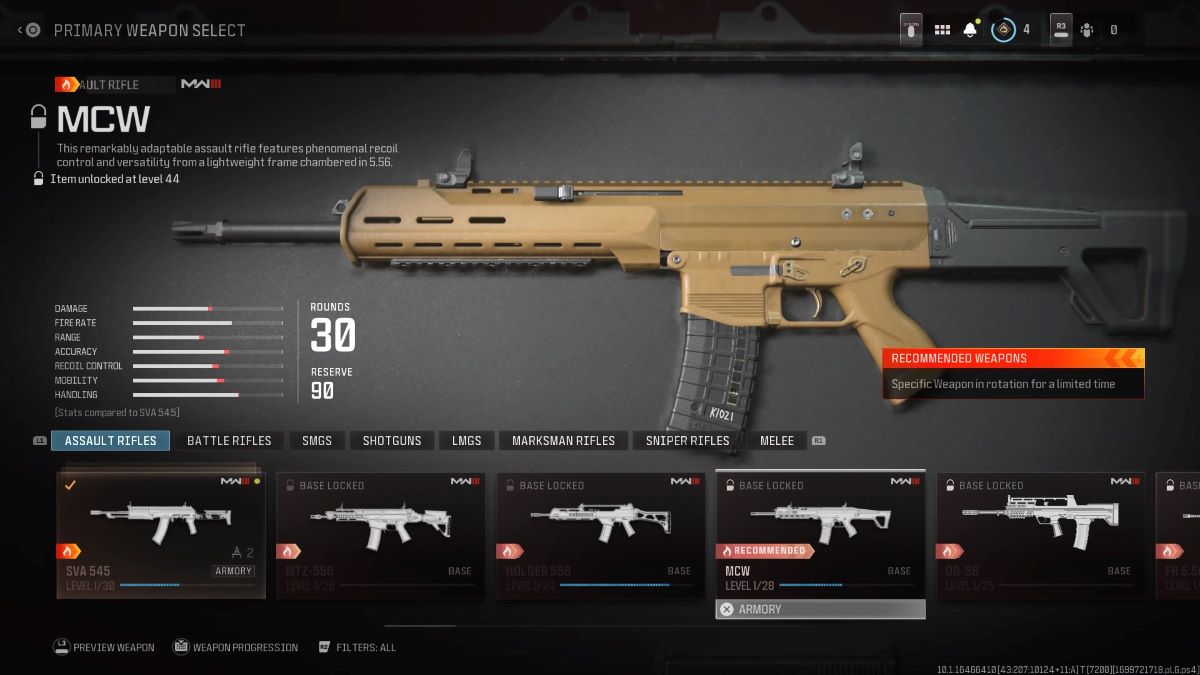The image size is (1200, 675).
Task: Select the MCW recommended weapon card
Action: (x=820, y=535)
